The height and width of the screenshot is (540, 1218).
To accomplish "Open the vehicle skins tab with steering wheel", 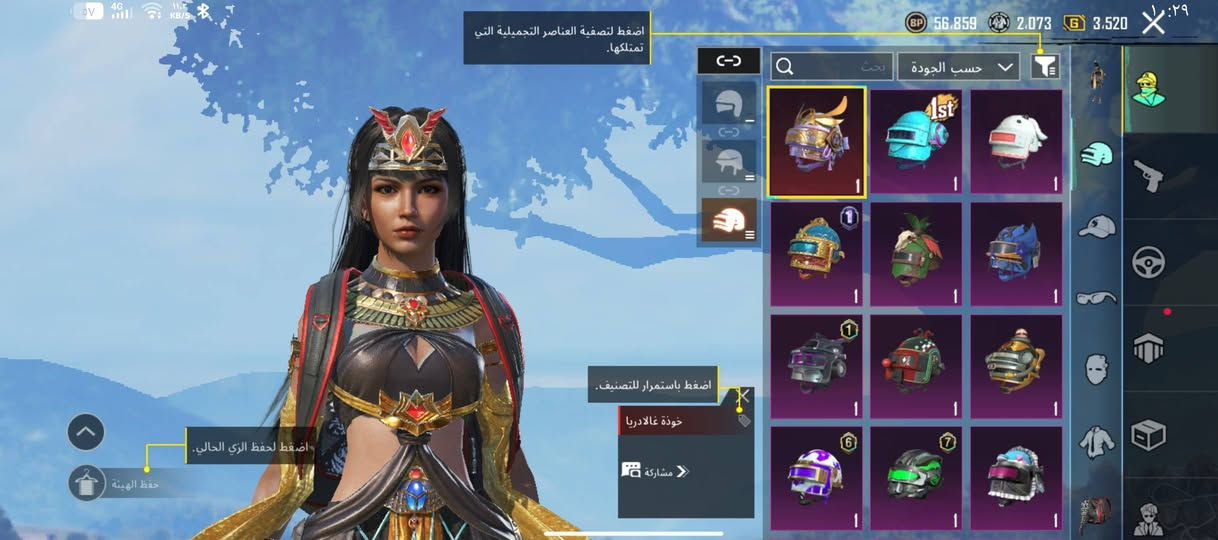I will coord(1147,263).
